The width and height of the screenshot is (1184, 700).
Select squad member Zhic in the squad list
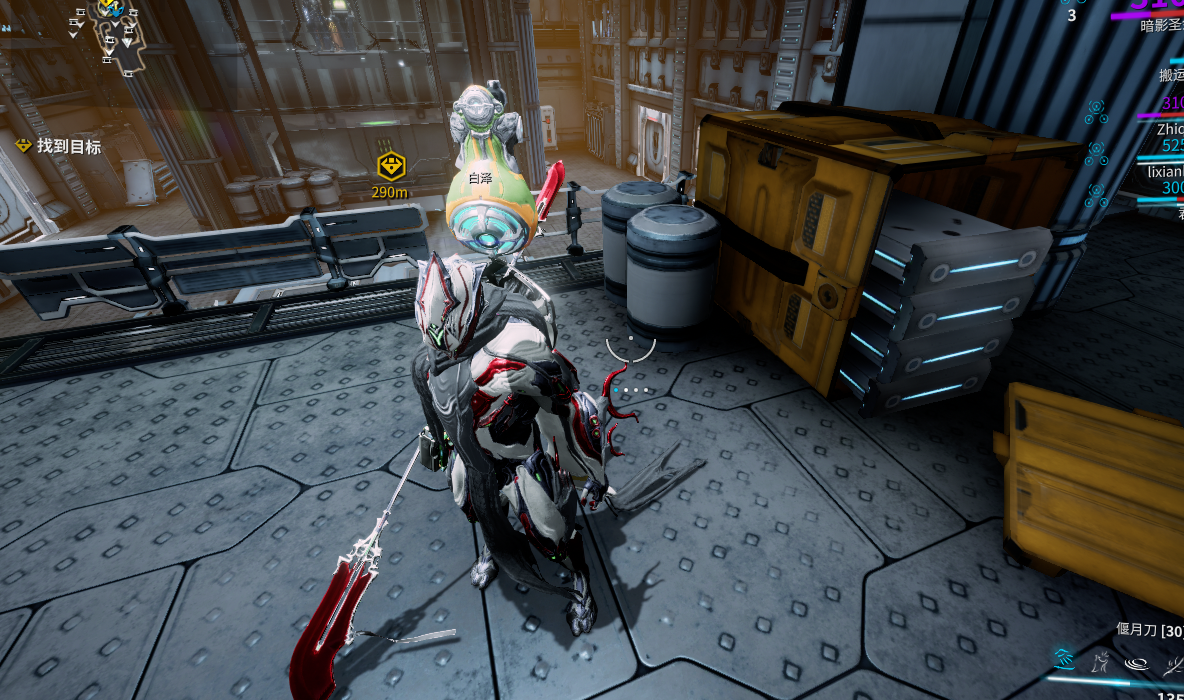pos(1169,129)
